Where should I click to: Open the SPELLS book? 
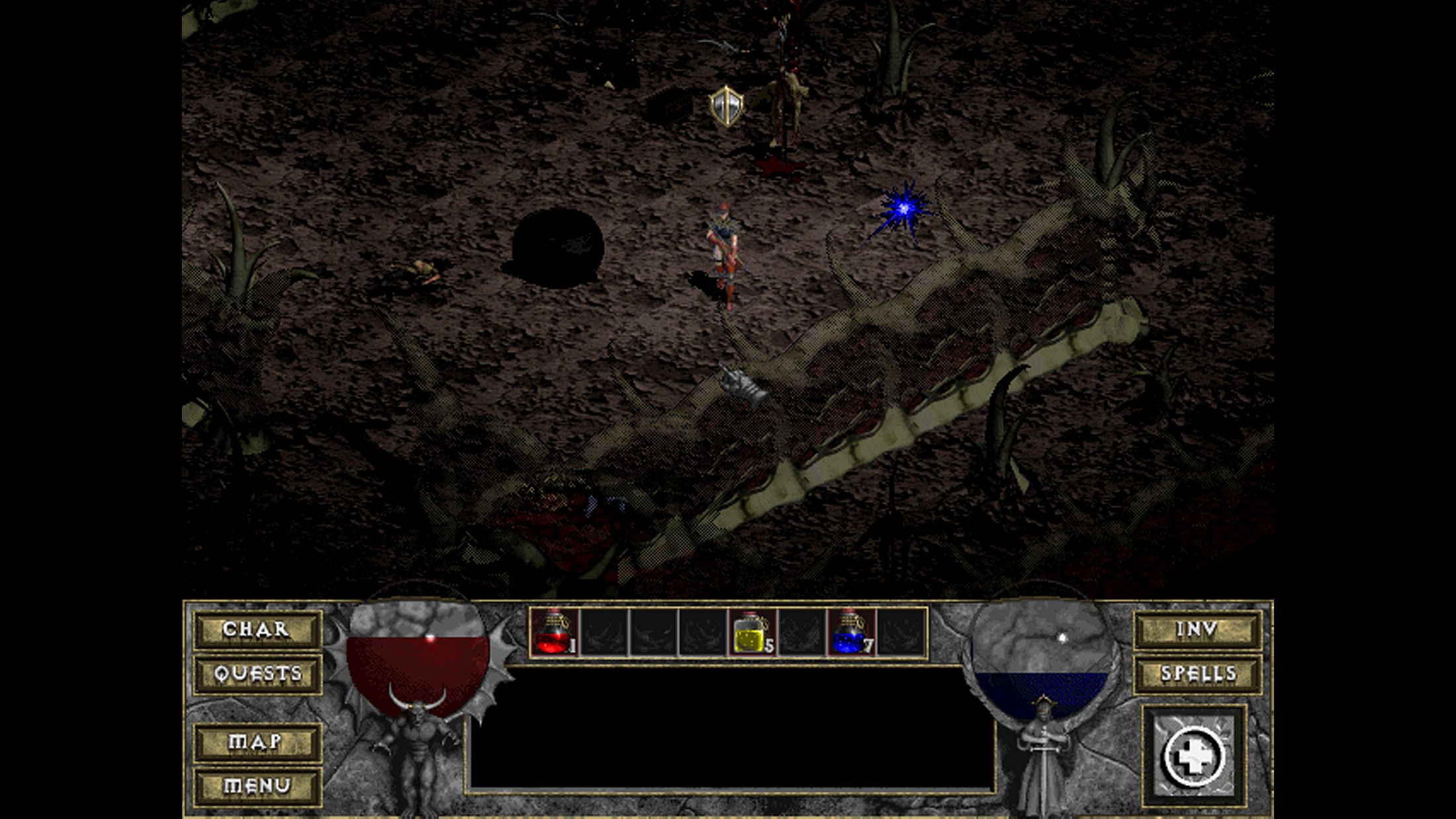tap(1197, 674)
